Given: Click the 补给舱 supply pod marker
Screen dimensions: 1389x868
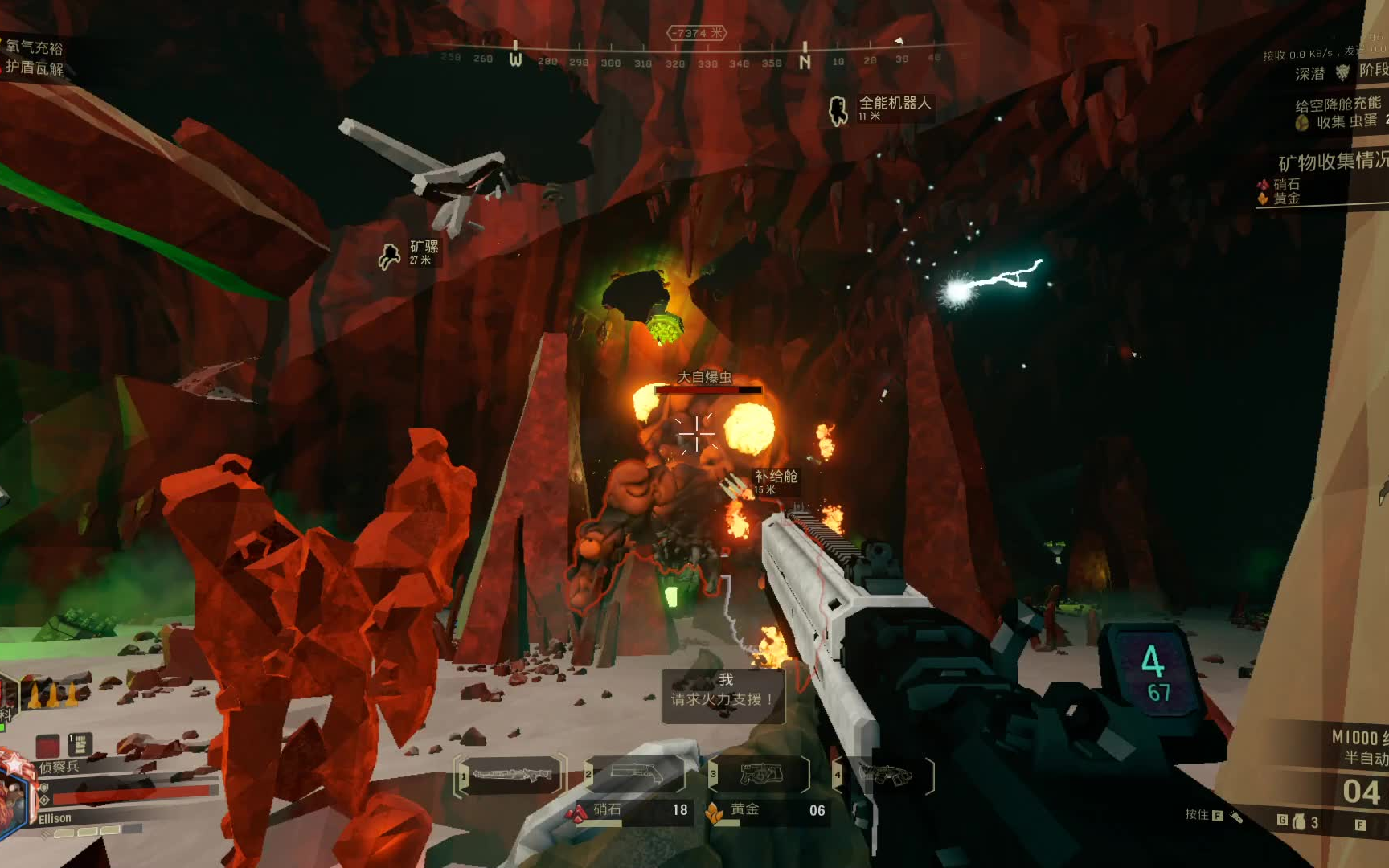Looking at the screenshot, I should 774,481.
